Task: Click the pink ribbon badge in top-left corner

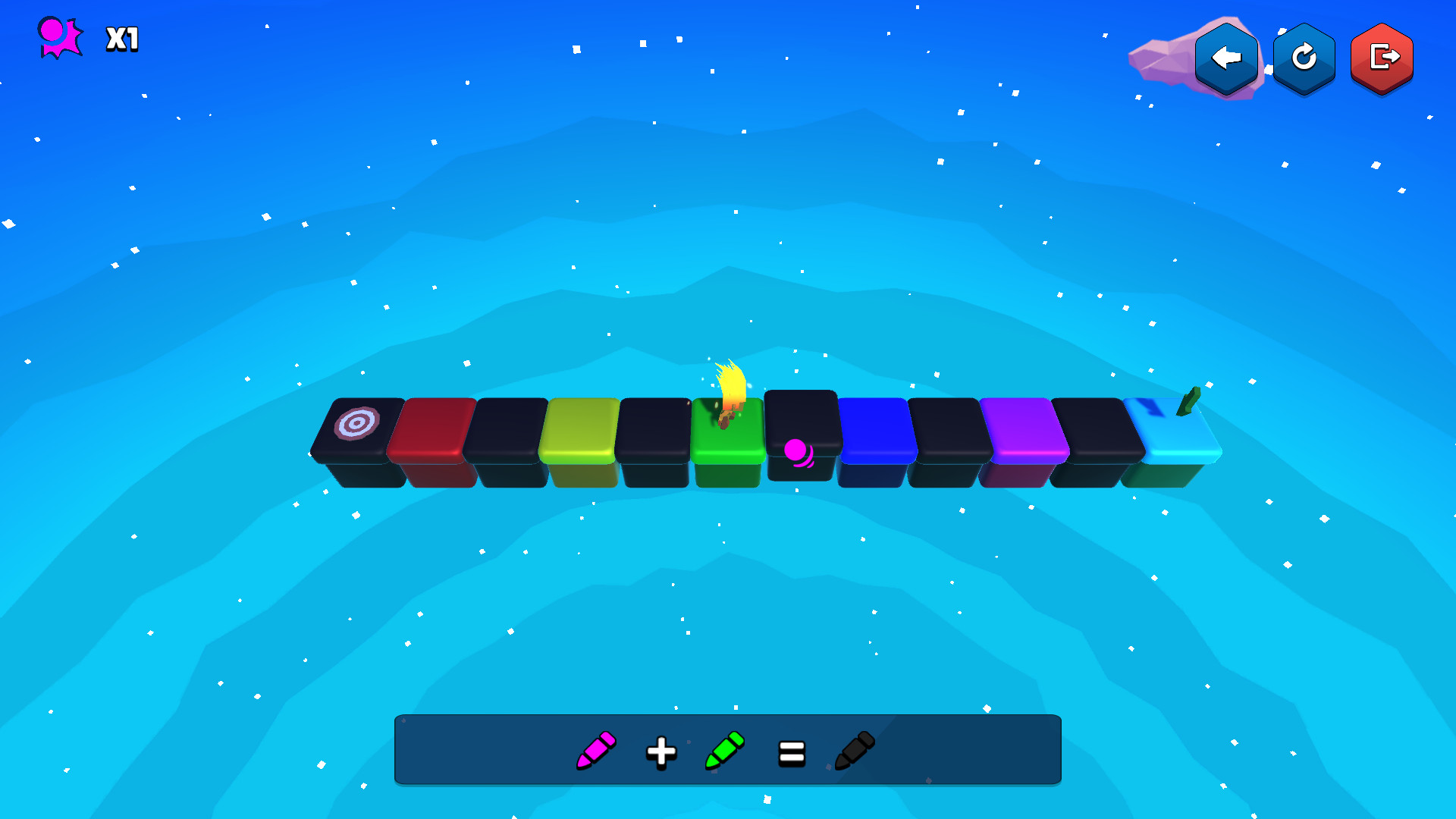Action: [59, 36]
